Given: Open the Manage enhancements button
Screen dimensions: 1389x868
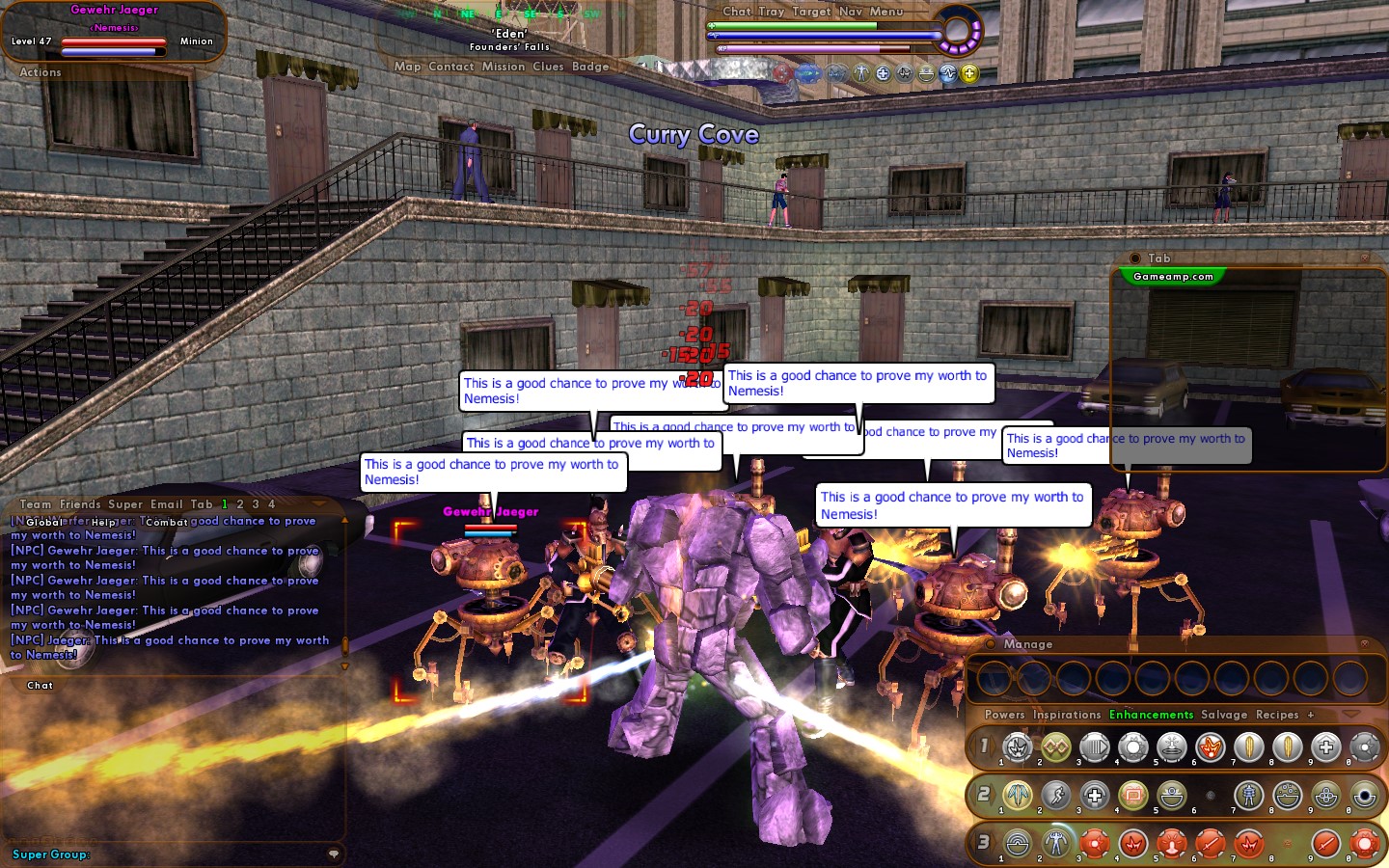Looking at the screenshot, I should pyautogui.click(x=1027, y=644).
